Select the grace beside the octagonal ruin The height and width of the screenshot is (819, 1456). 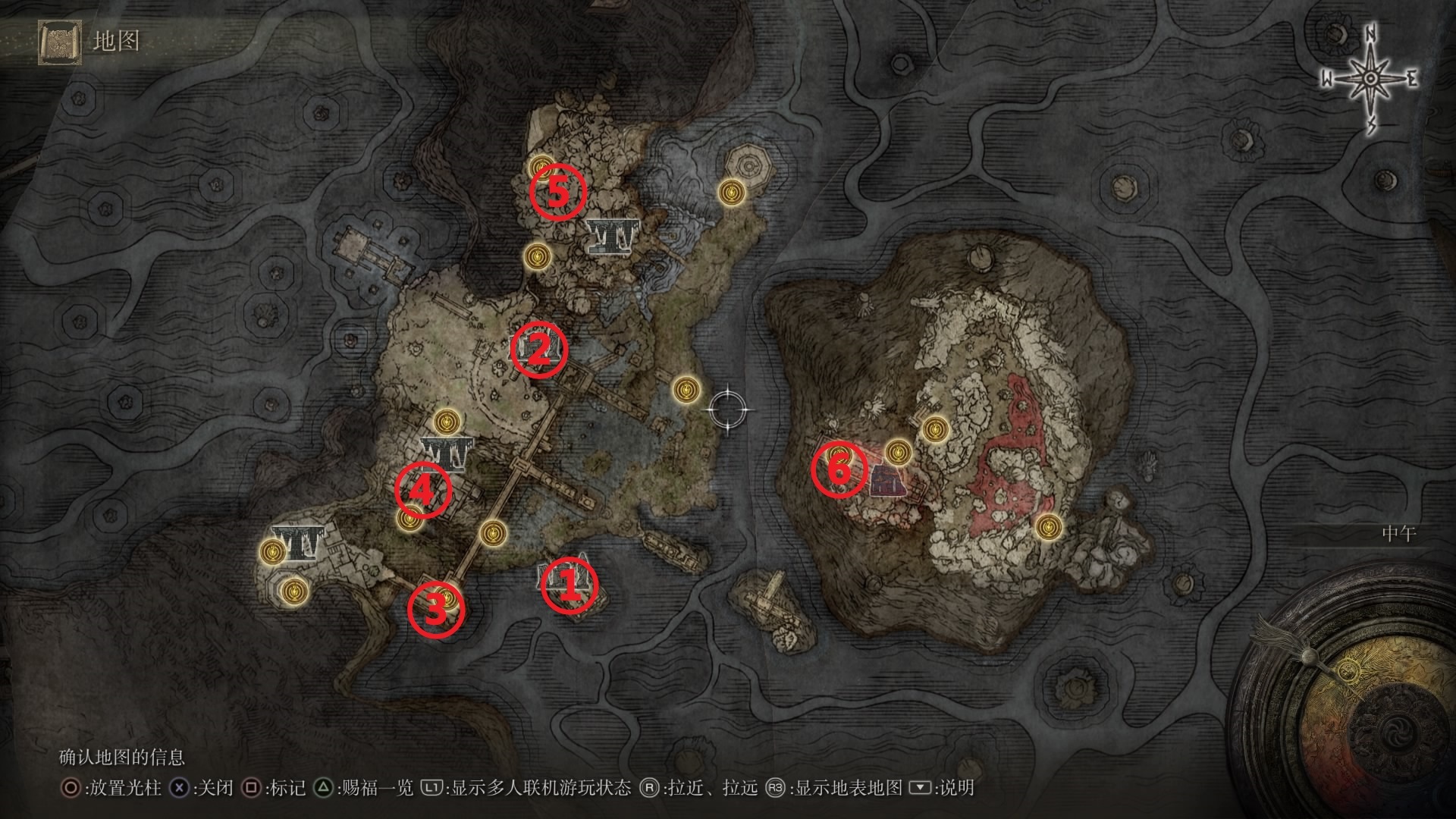coord(730,192)
